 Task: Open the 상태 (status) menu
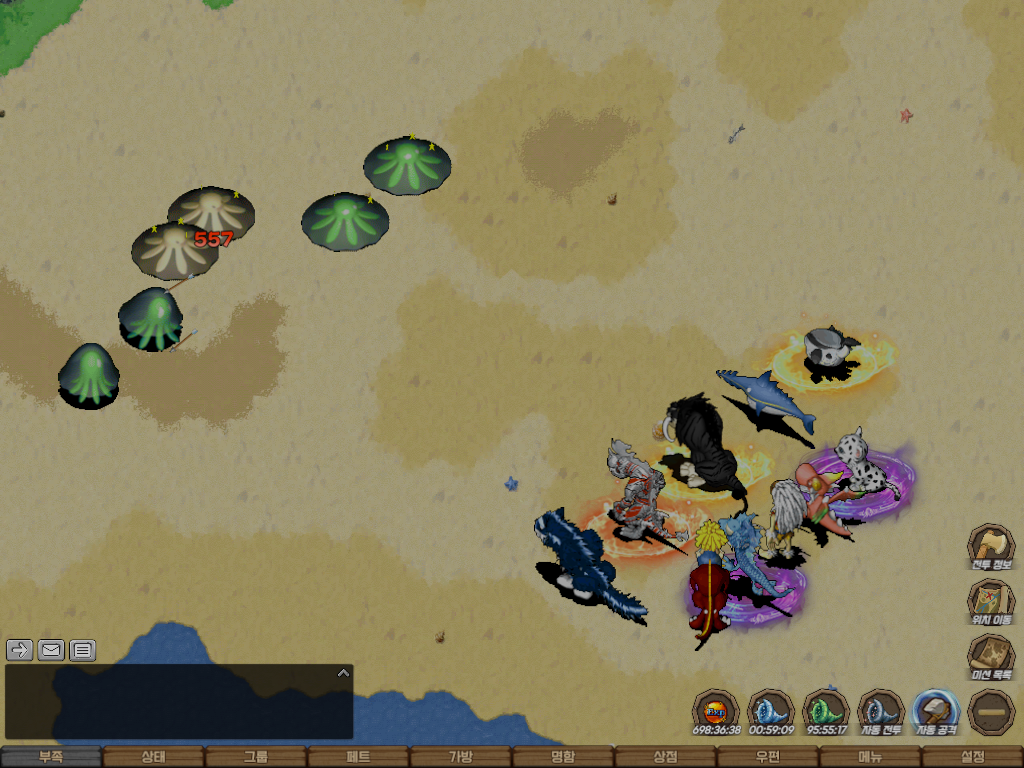(x=153, y=757)
